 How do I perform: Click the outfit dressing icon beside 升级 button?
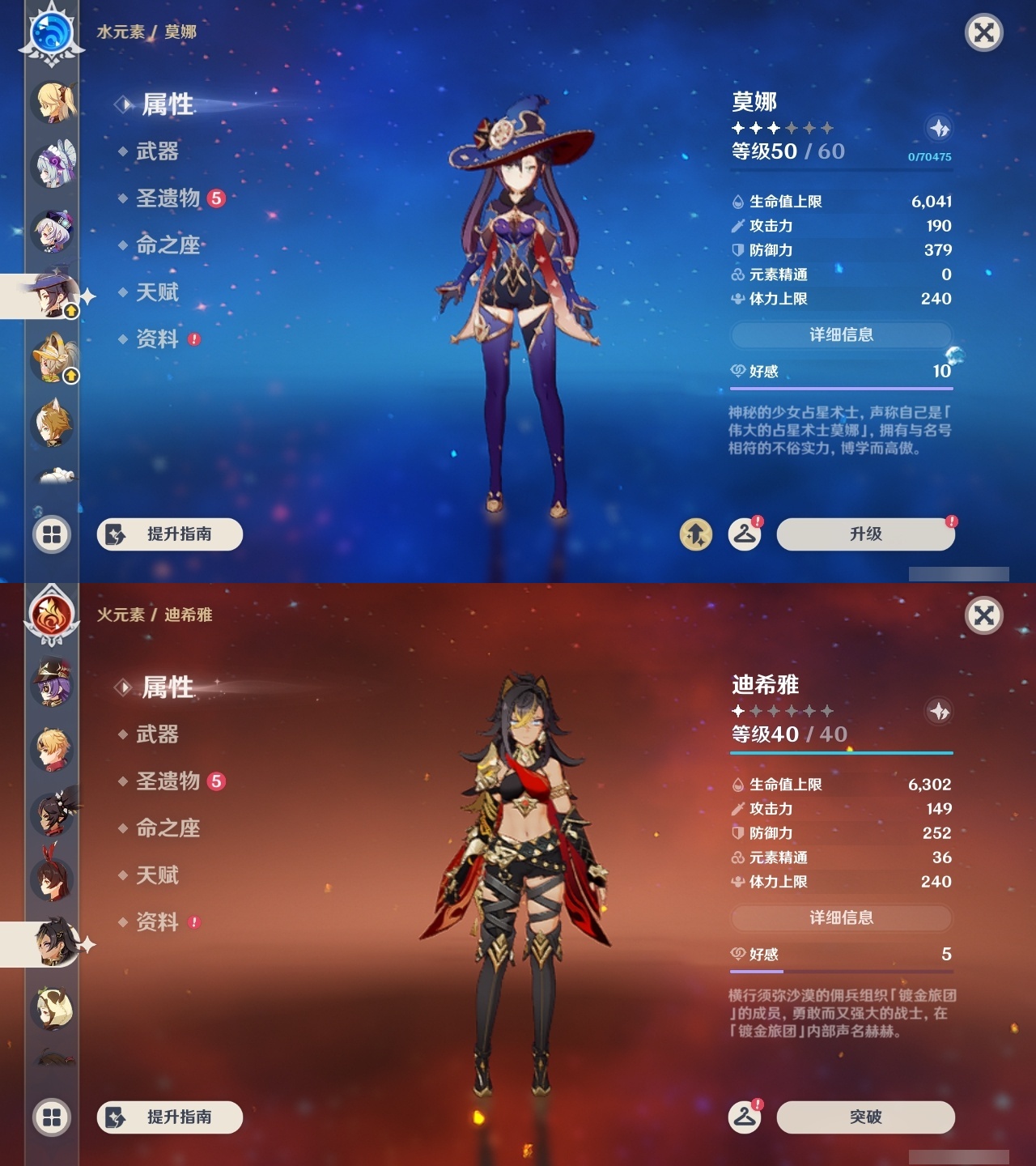coord(744,534)
